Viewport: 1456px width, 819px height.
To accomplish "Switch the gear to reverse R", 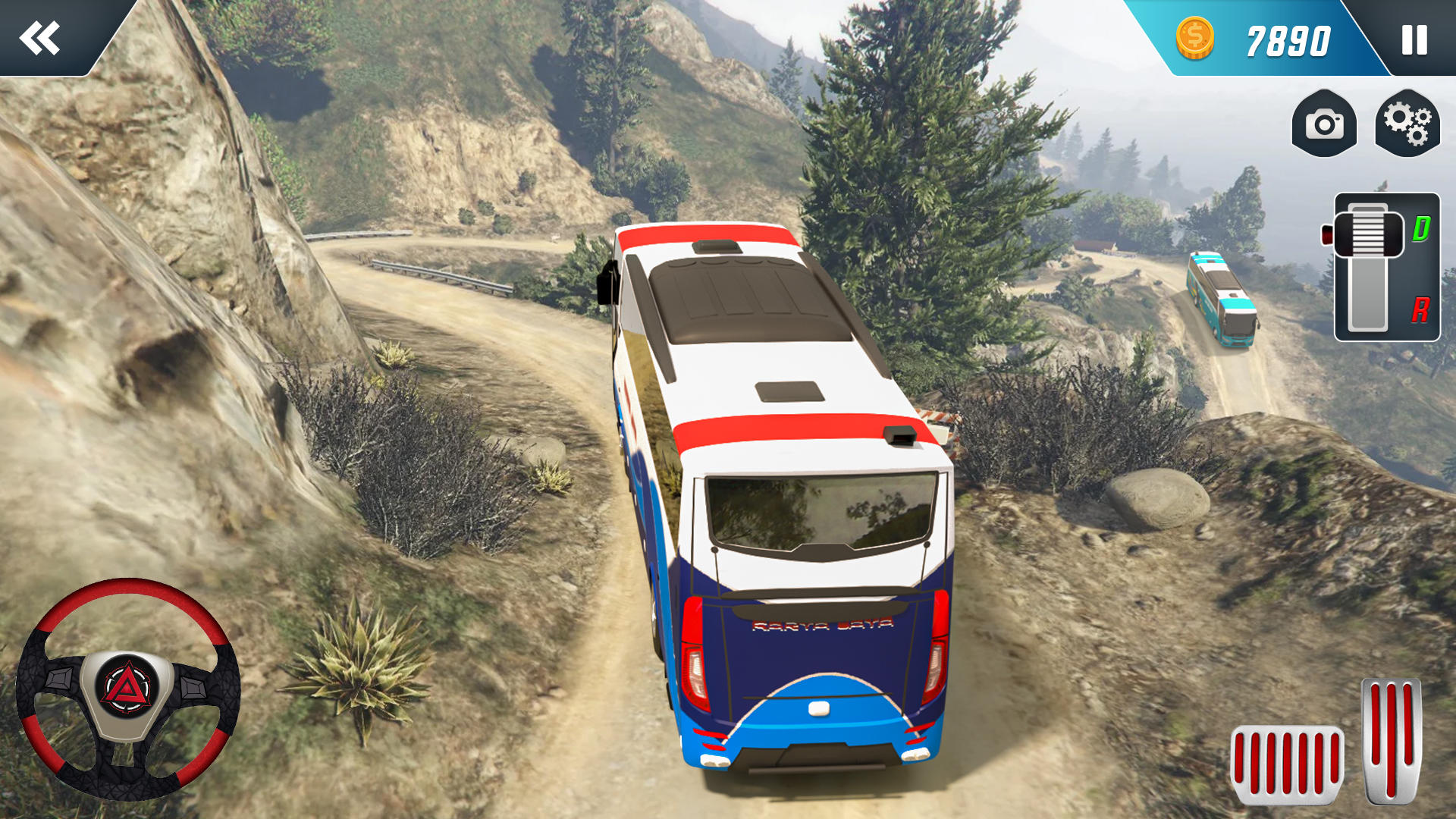I will coord(1420,309).
